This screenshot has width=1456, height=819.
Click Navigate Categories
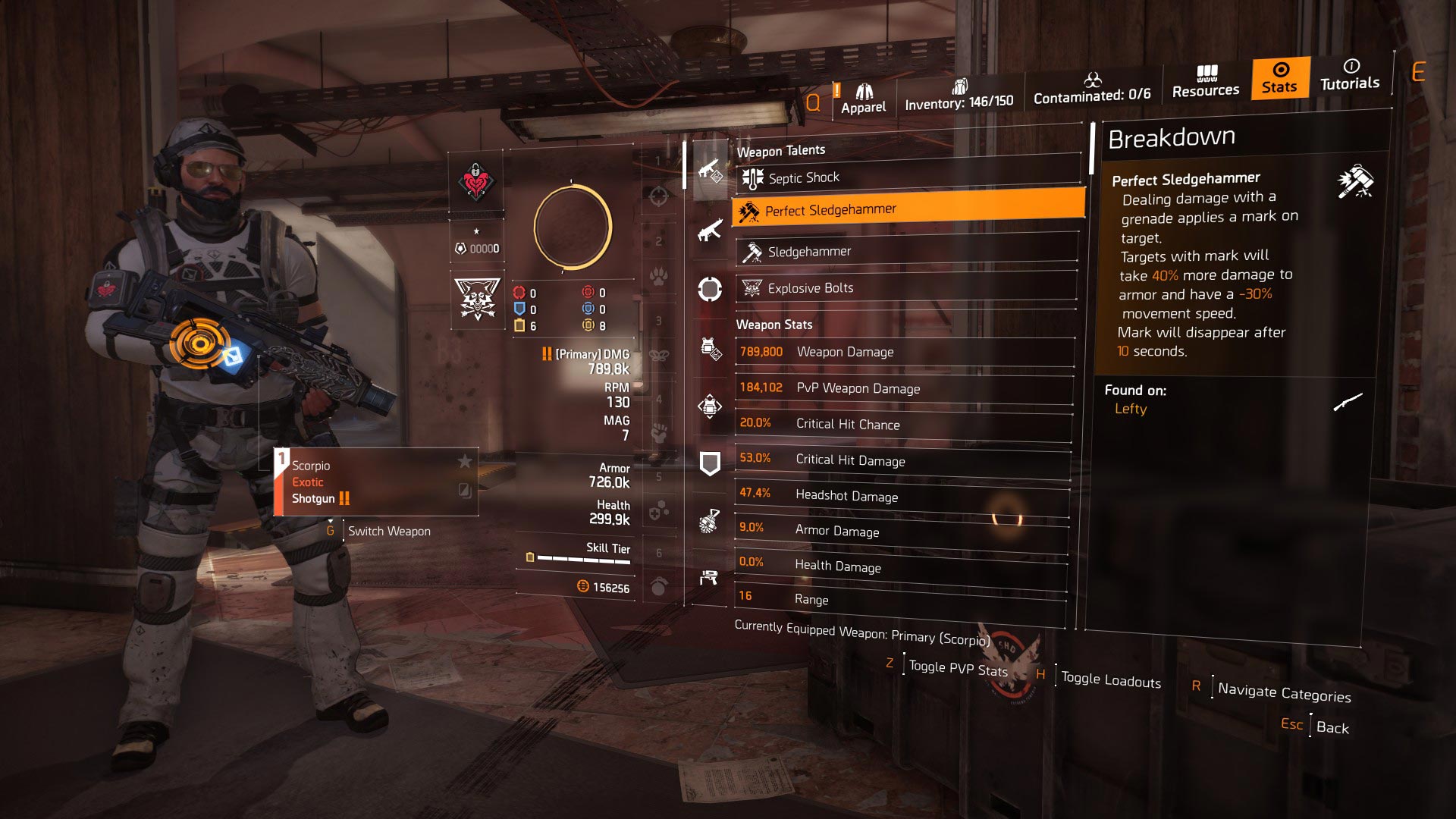pos(1285,692)
